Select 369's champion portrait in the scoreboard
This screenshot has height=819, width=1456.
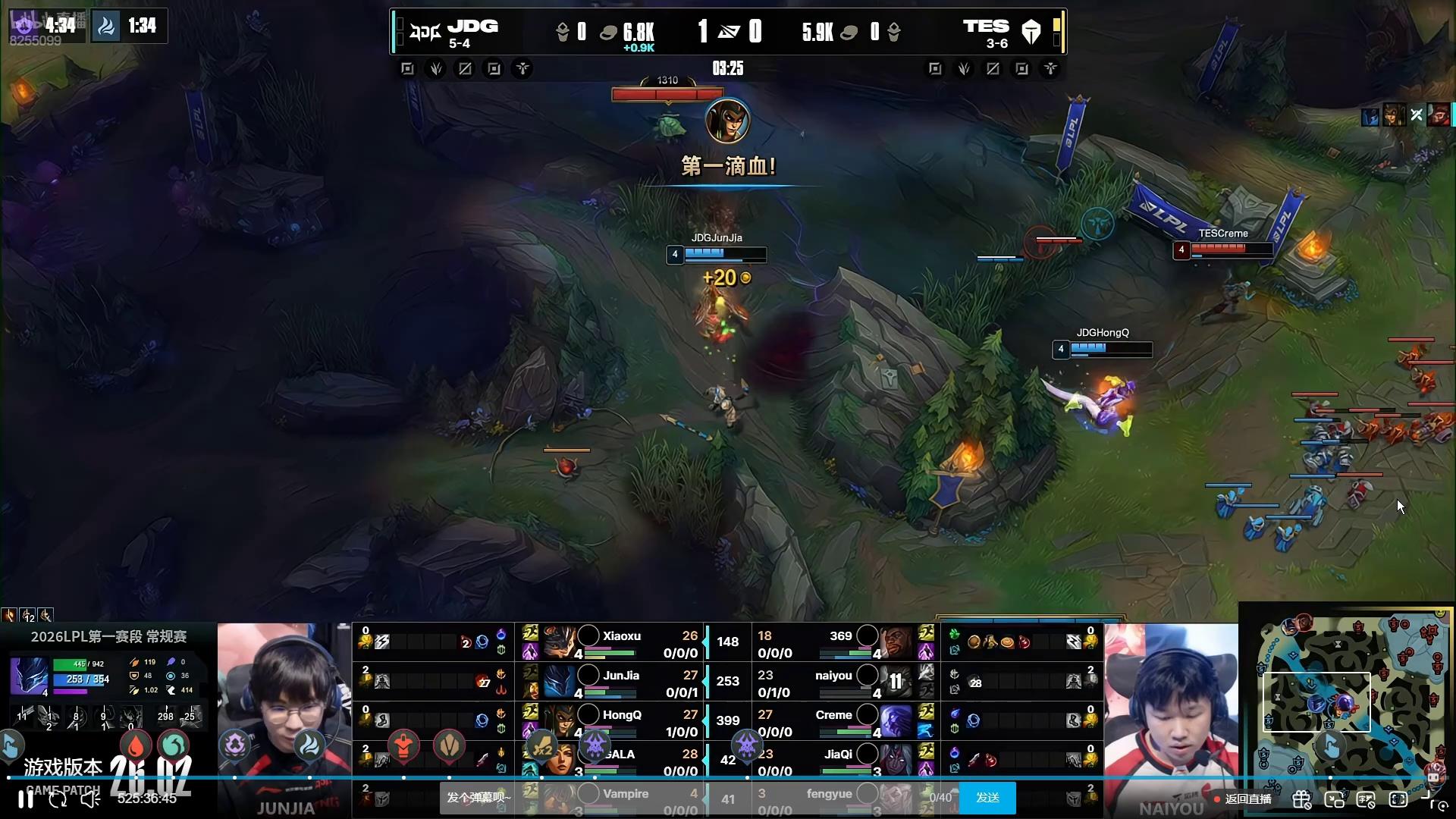tap(896, 642)
